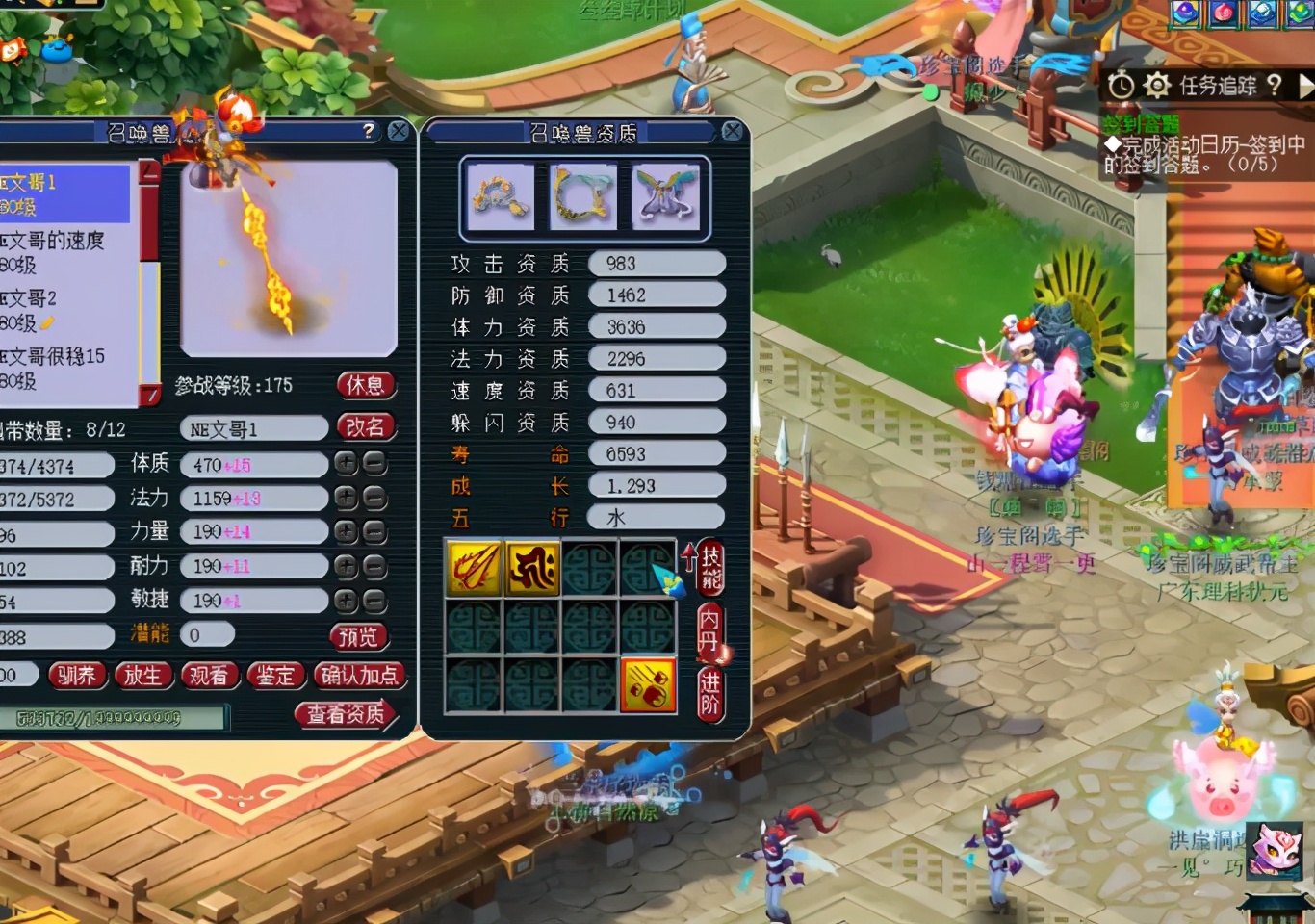Open the 任务追踪 settings gear
Viewport: 1315px width, 924px height.
point(1156,86)
